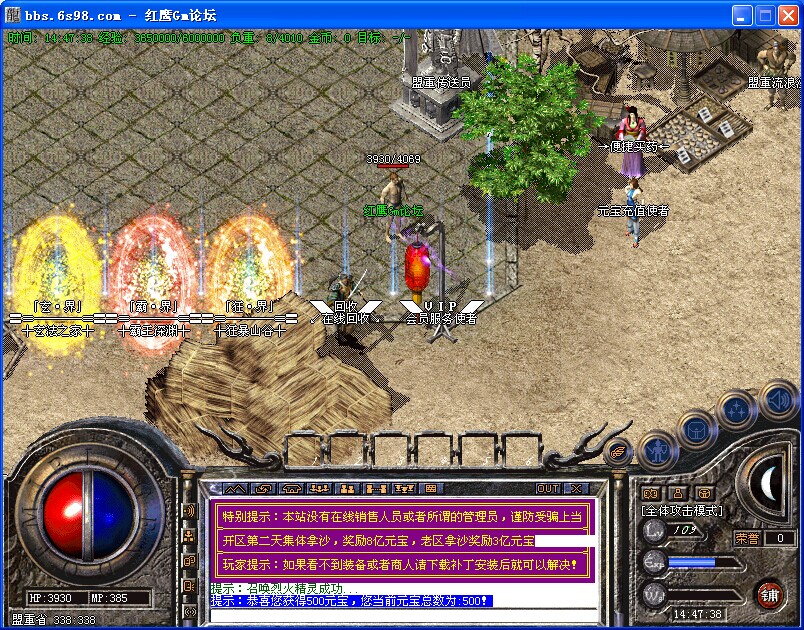Select the highlighted 500元宝 system message
This screenshot has width=804, height=630.
tap(351, 601)
